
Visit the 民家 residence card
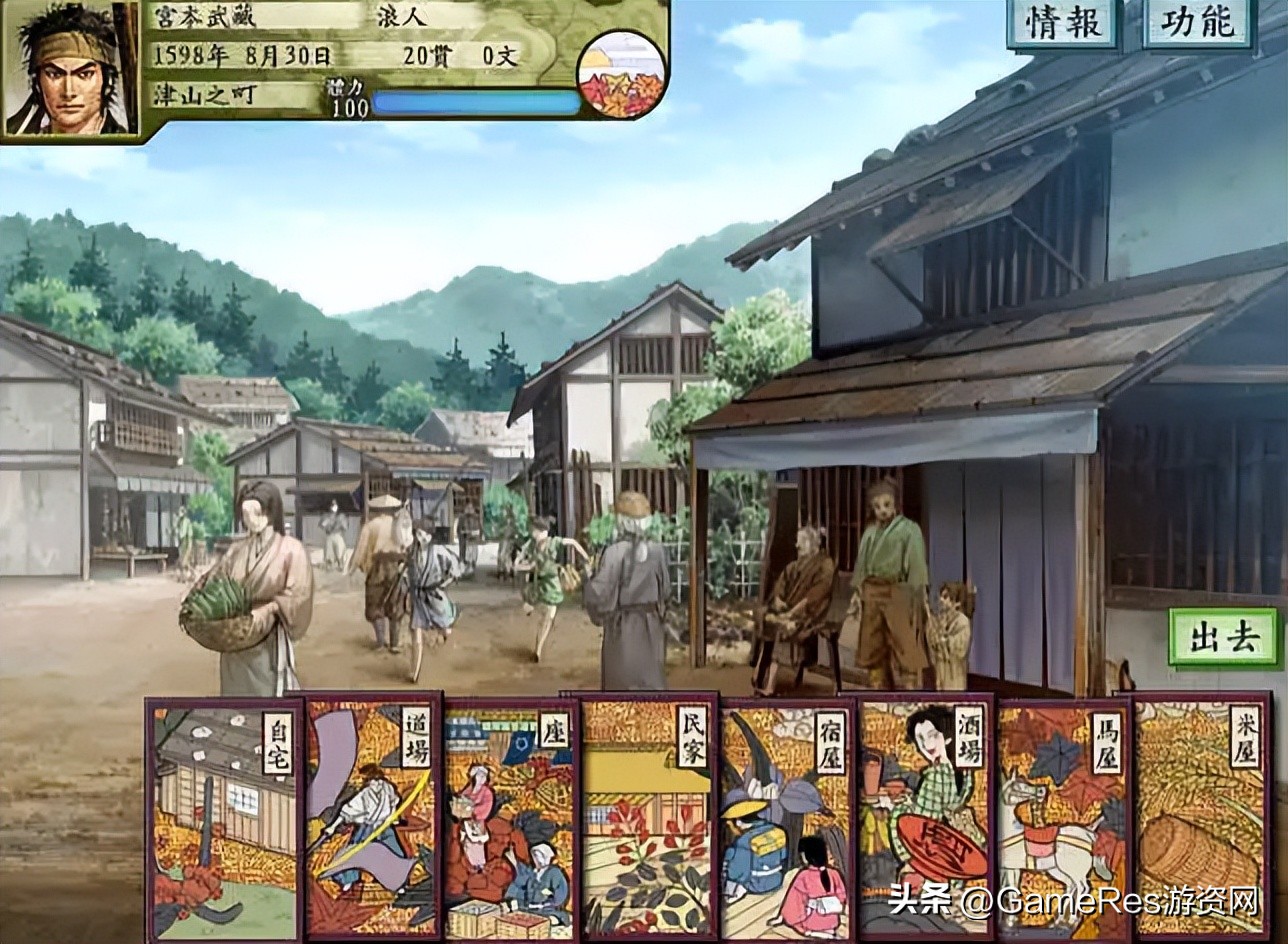point(647,818)
